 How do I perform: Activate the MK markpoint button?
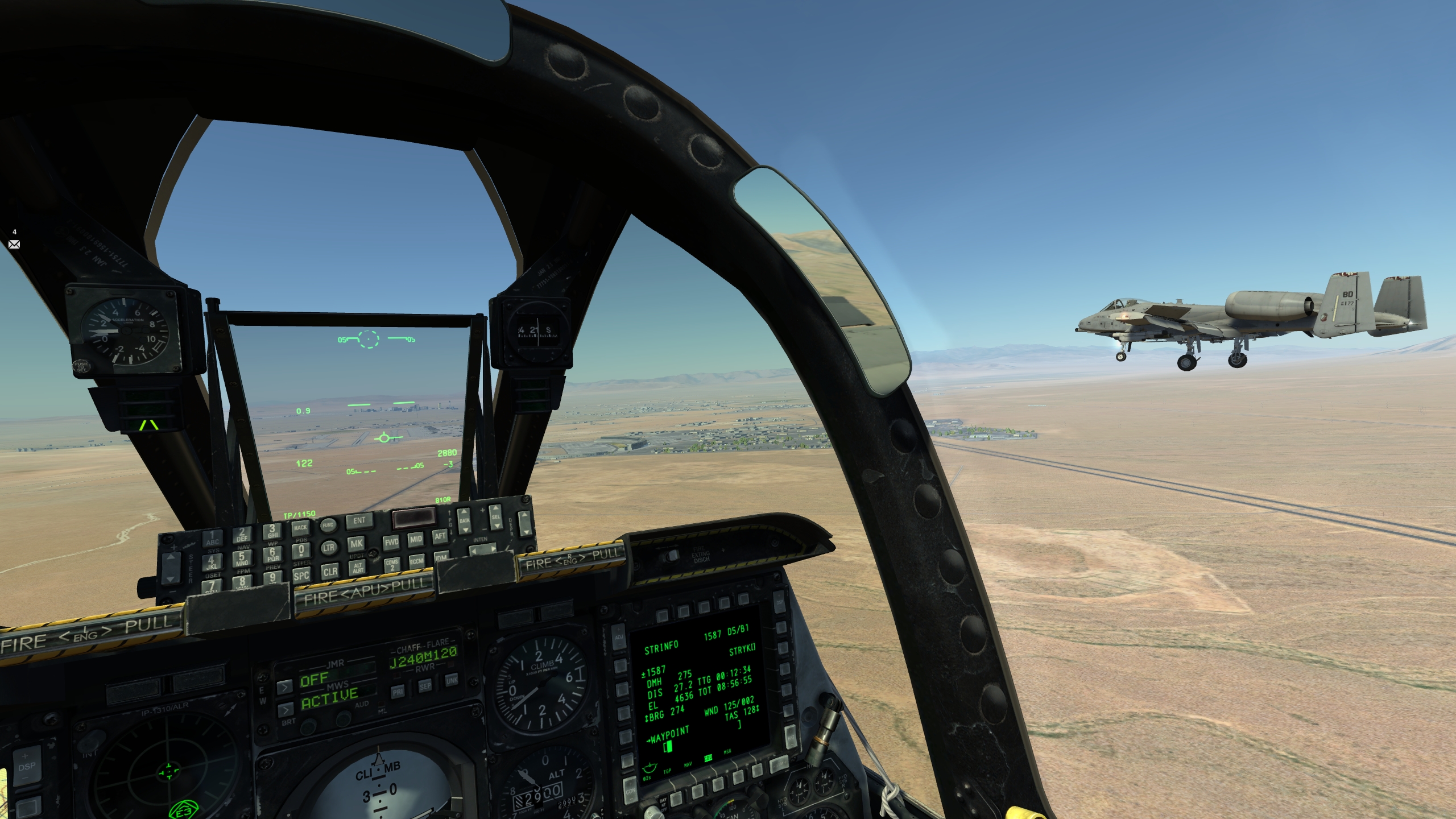(x=356, y=544)
